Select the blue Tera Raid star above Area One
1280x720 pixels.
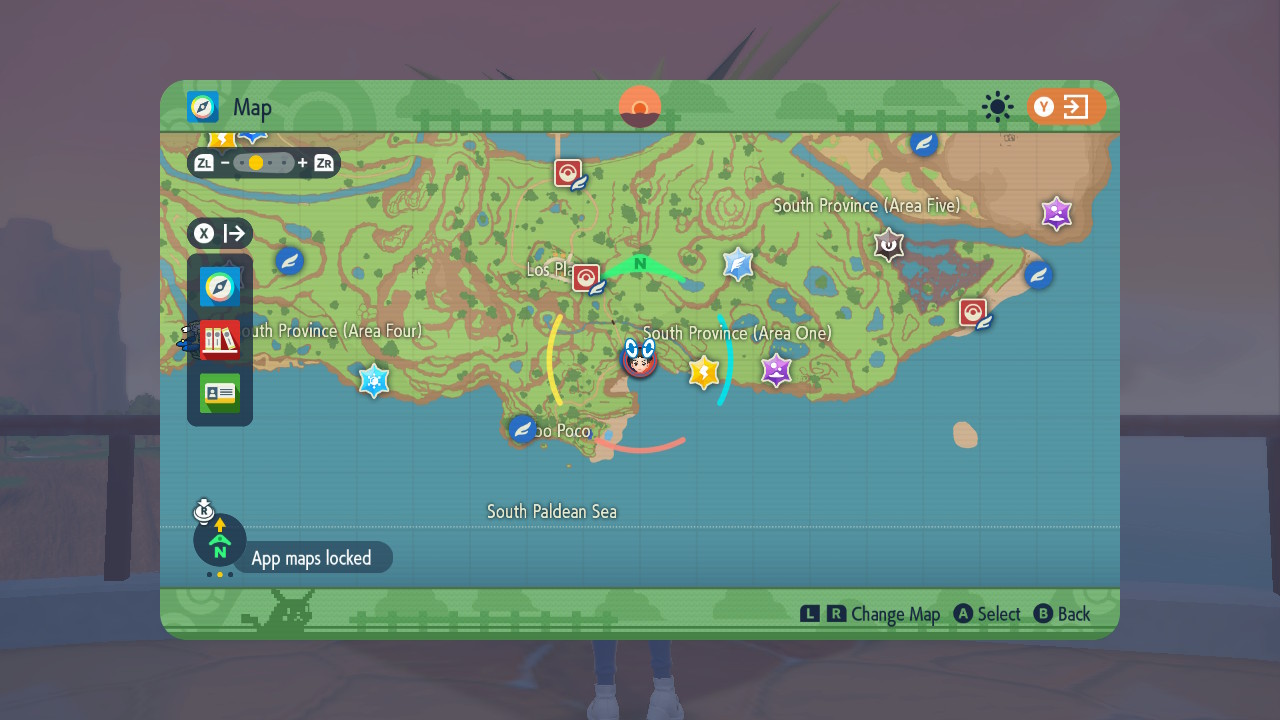(739, 264)
